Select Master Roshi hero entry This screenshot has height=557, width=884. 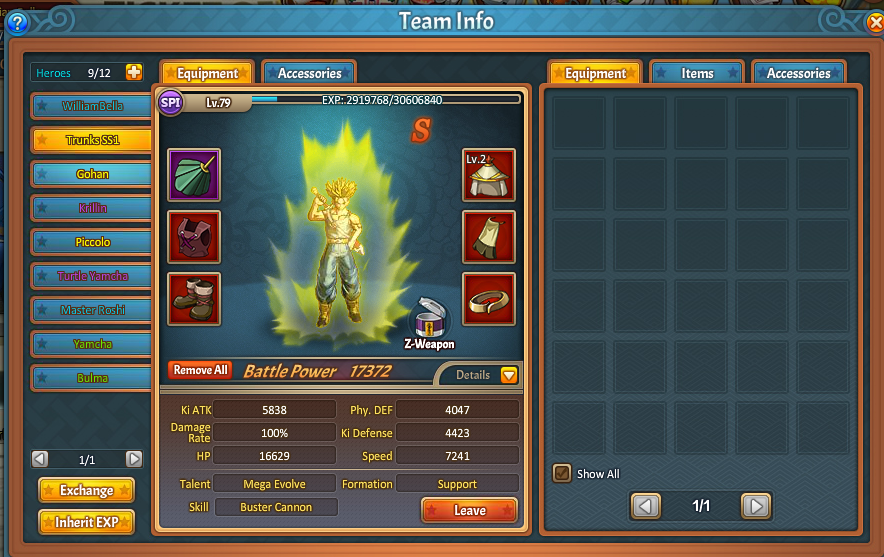point(92,310)
